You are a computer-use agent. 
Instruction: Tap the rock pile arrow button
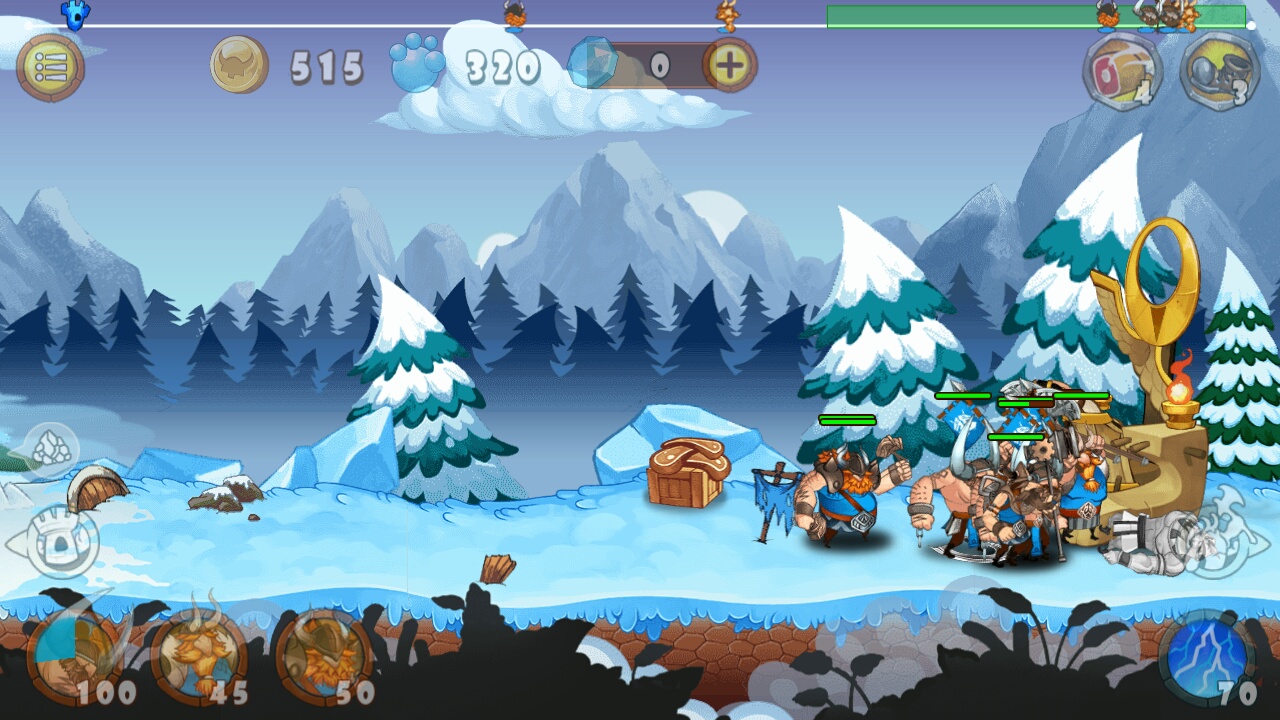pos(50,450)
